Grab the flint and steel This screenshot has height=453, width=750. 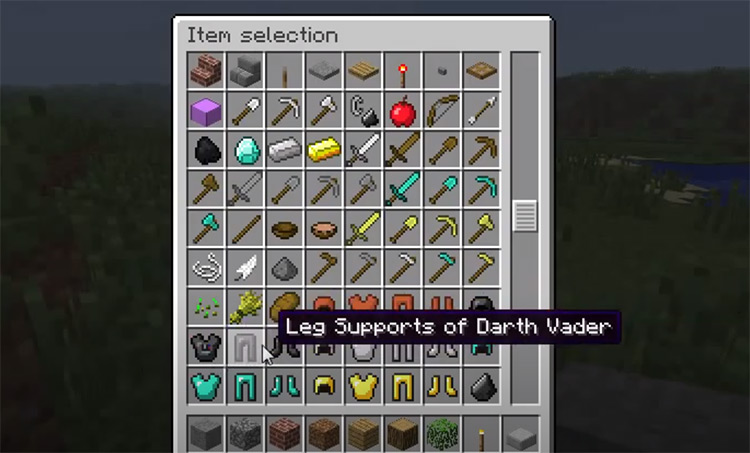coord(362,110)
